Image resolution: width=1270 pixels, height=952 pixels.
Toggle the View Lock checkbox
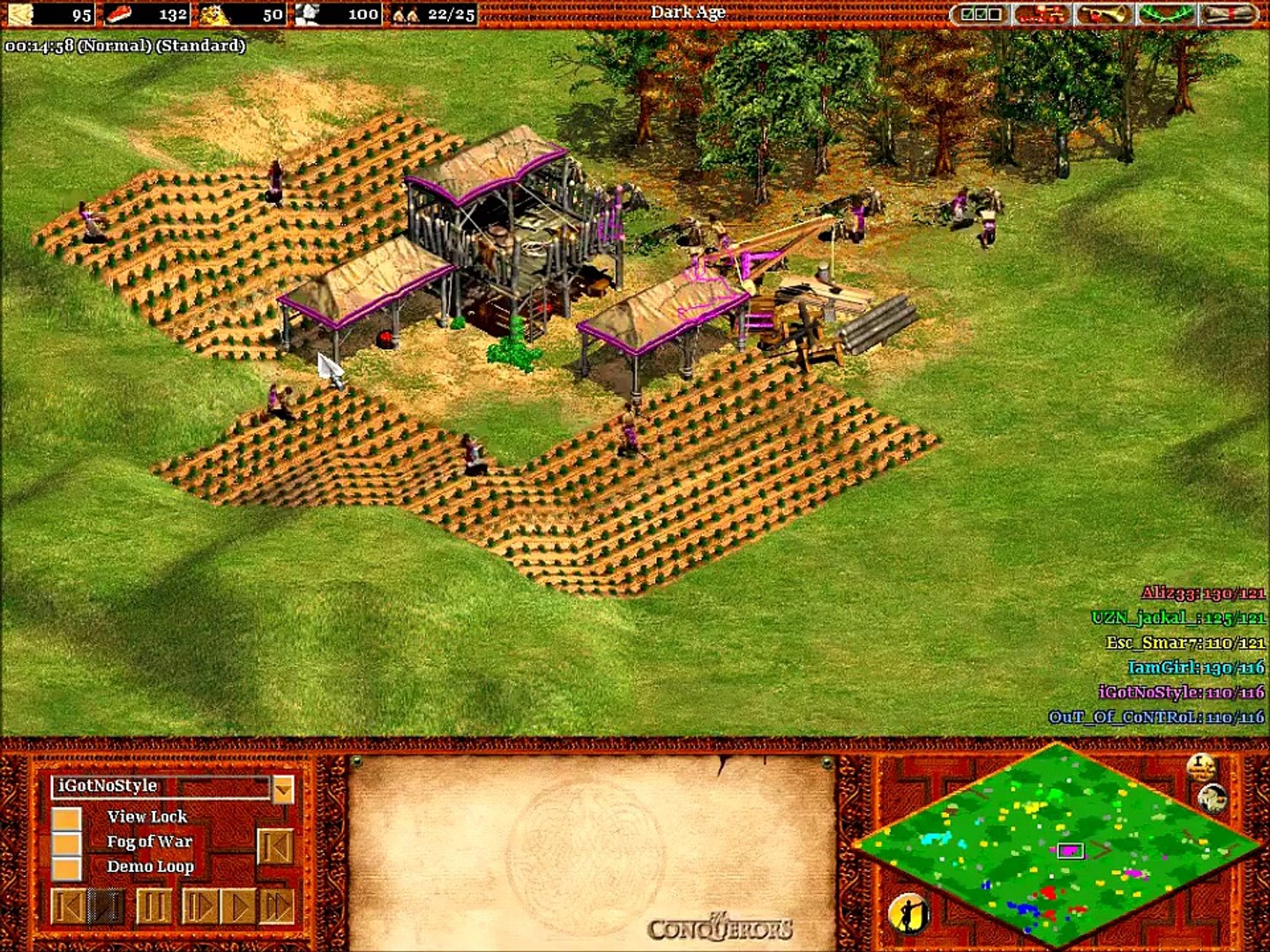click(66, 818)
